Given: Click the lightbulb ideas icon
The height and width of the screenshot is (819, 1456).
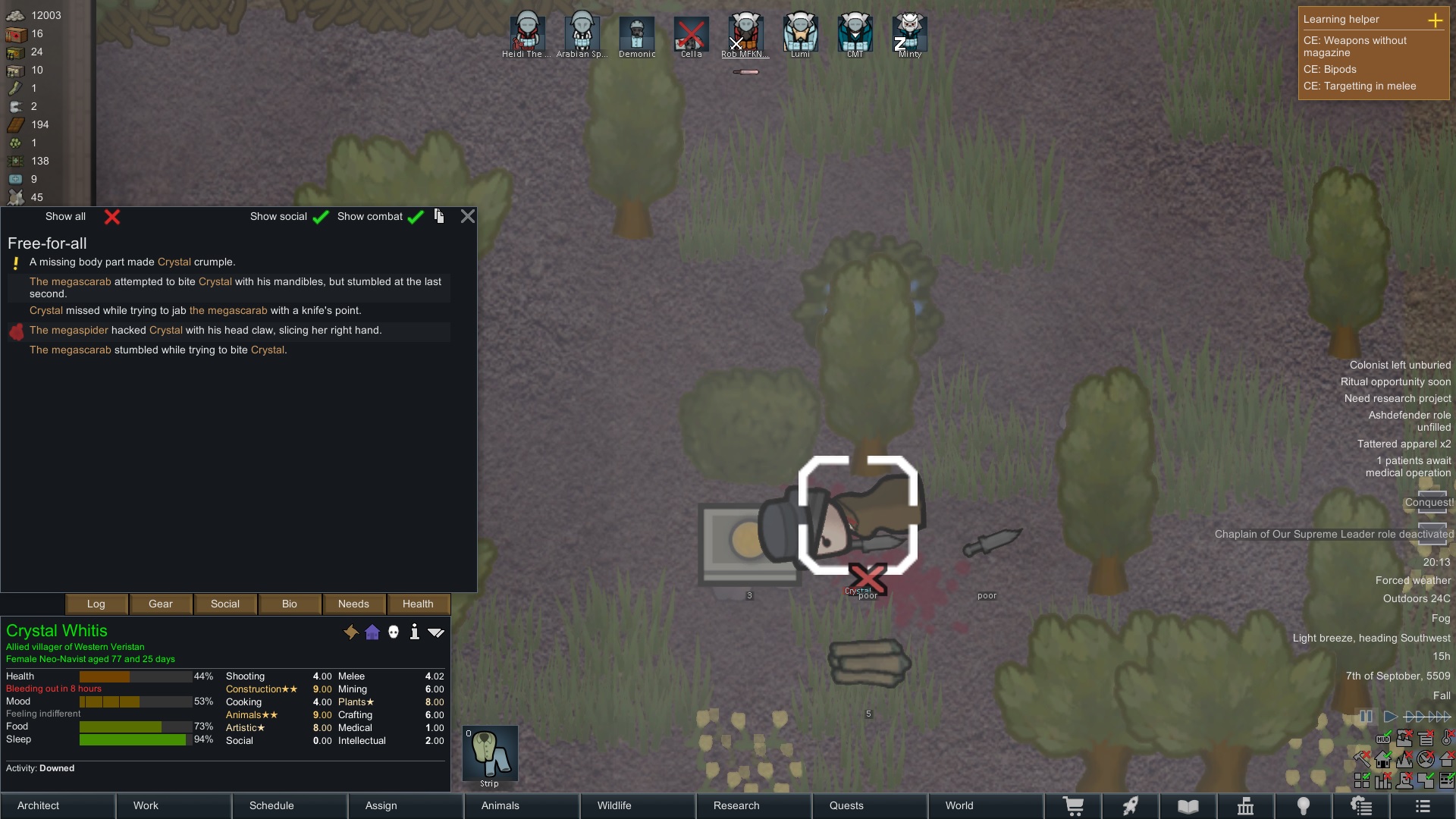Looking at the screenshot, I should [1304, 806].
